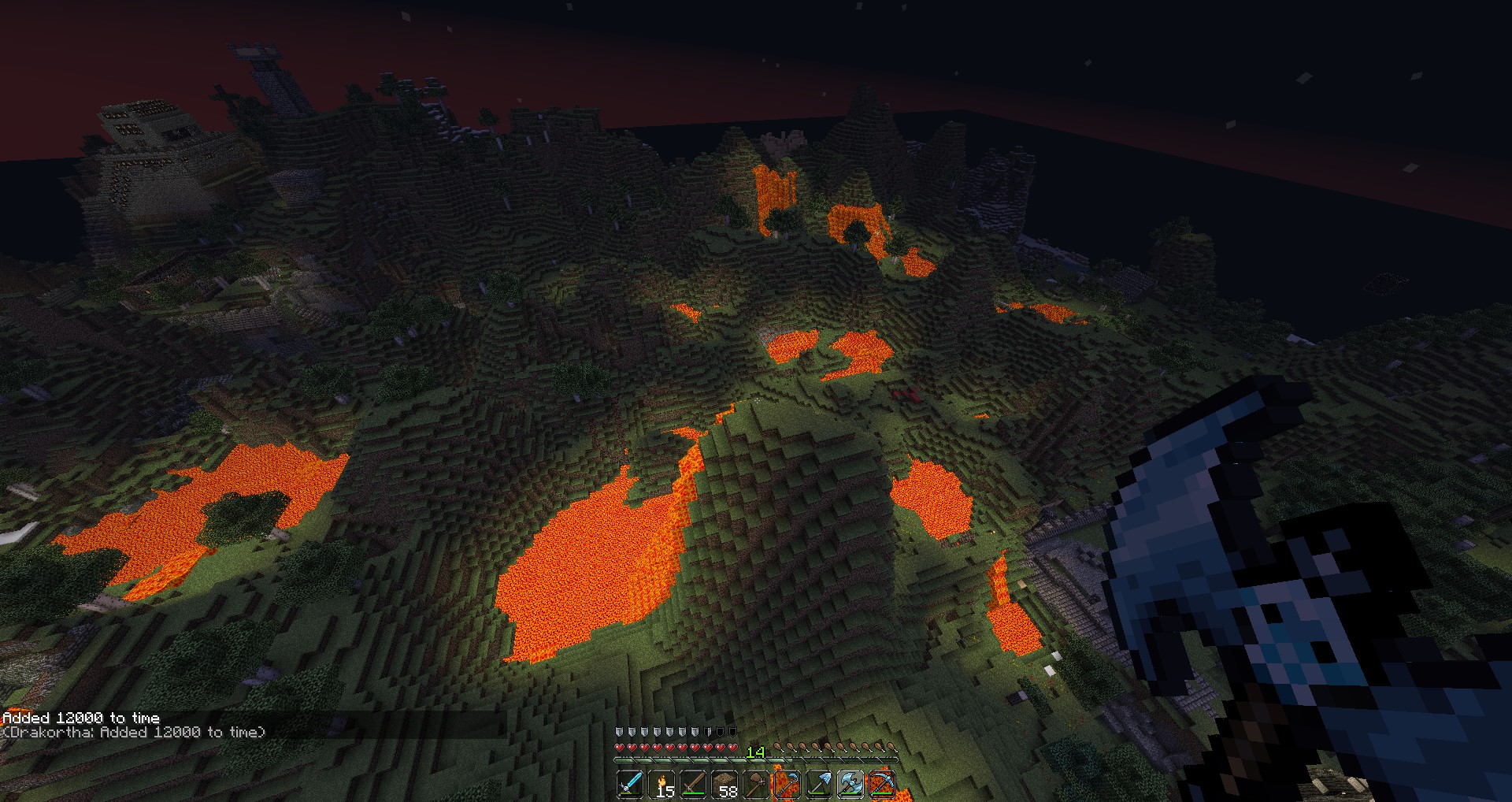The image size is (1512, 802).
Task: Select the diamond hoe slot
Action: coord(787,785)
